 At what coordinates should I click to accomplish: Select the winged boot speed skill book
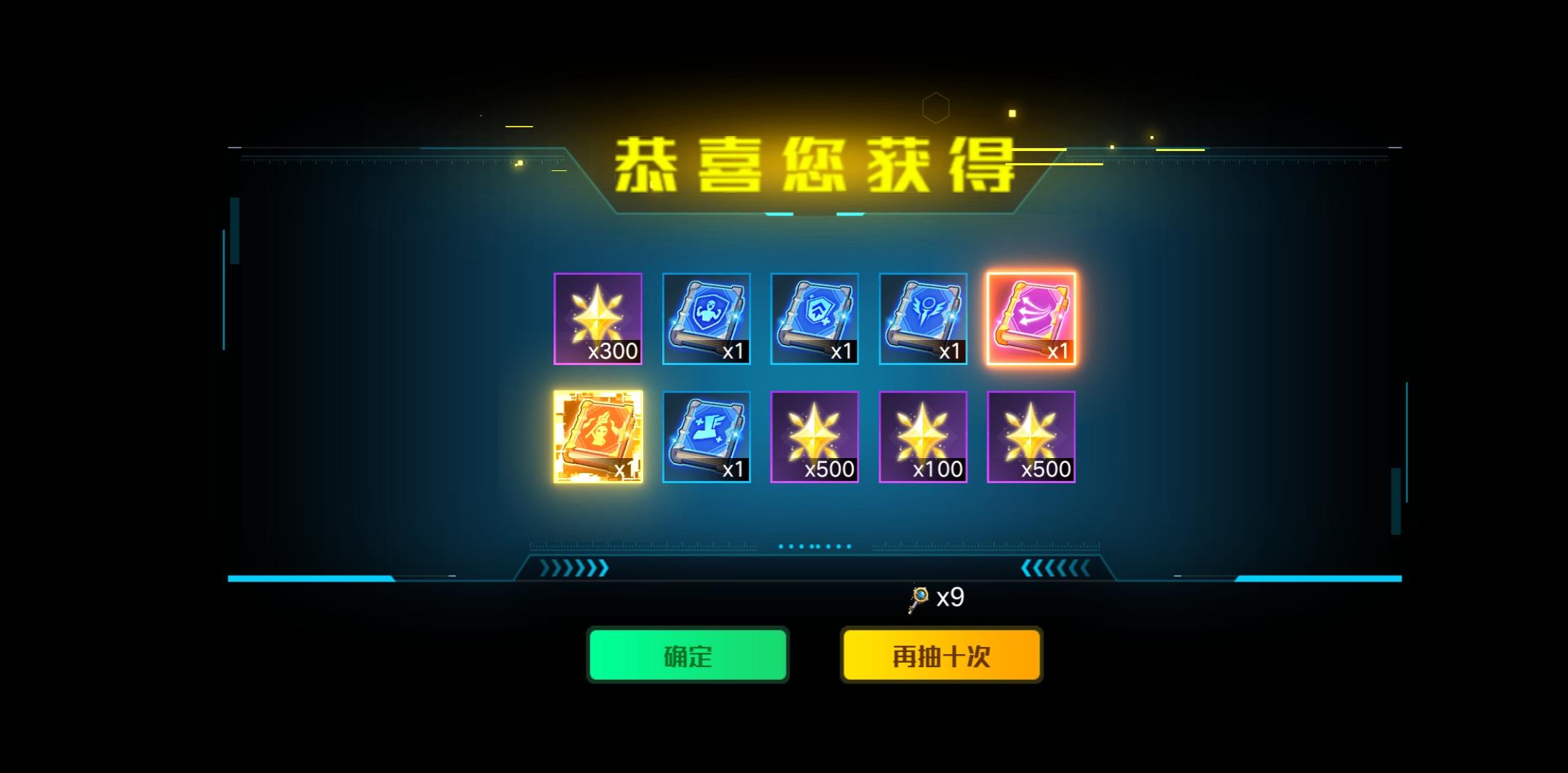pos(707,437)
